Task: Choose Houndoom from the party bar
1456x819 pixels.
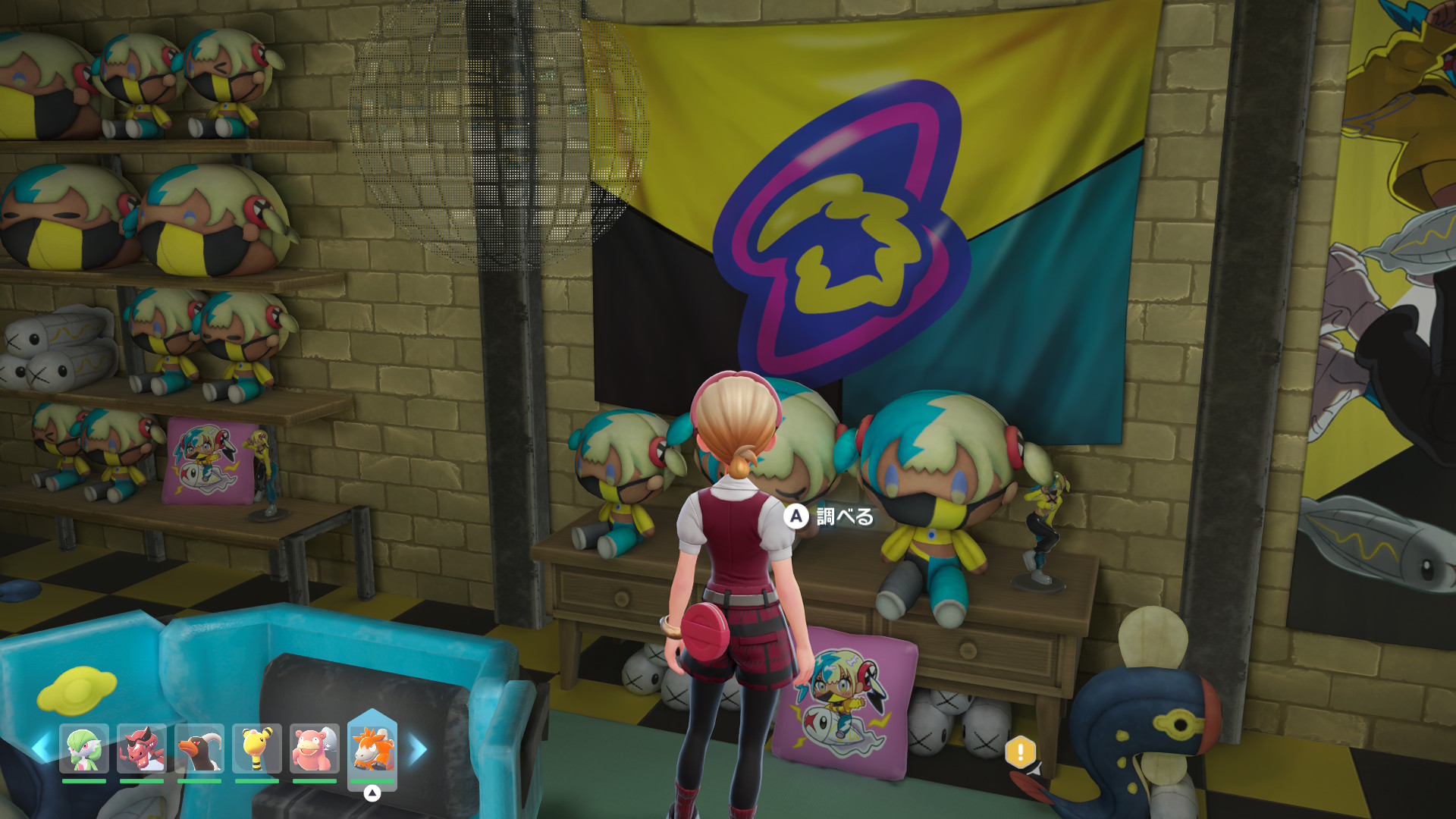Action: click(199, 748)
